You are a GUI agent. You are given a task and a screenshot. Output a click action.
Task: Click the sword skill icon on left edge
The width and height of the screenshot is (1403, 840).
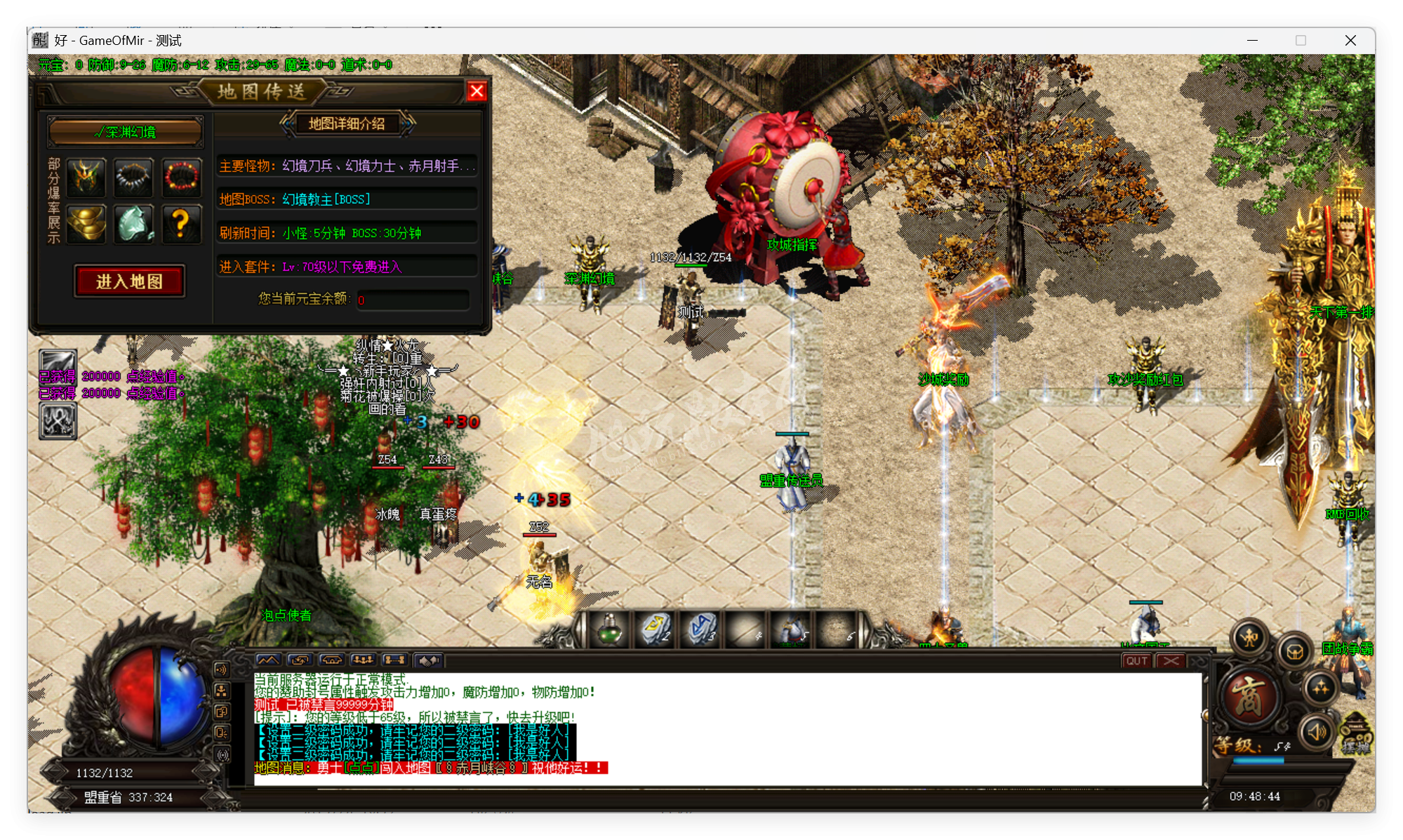pos(58,364)
